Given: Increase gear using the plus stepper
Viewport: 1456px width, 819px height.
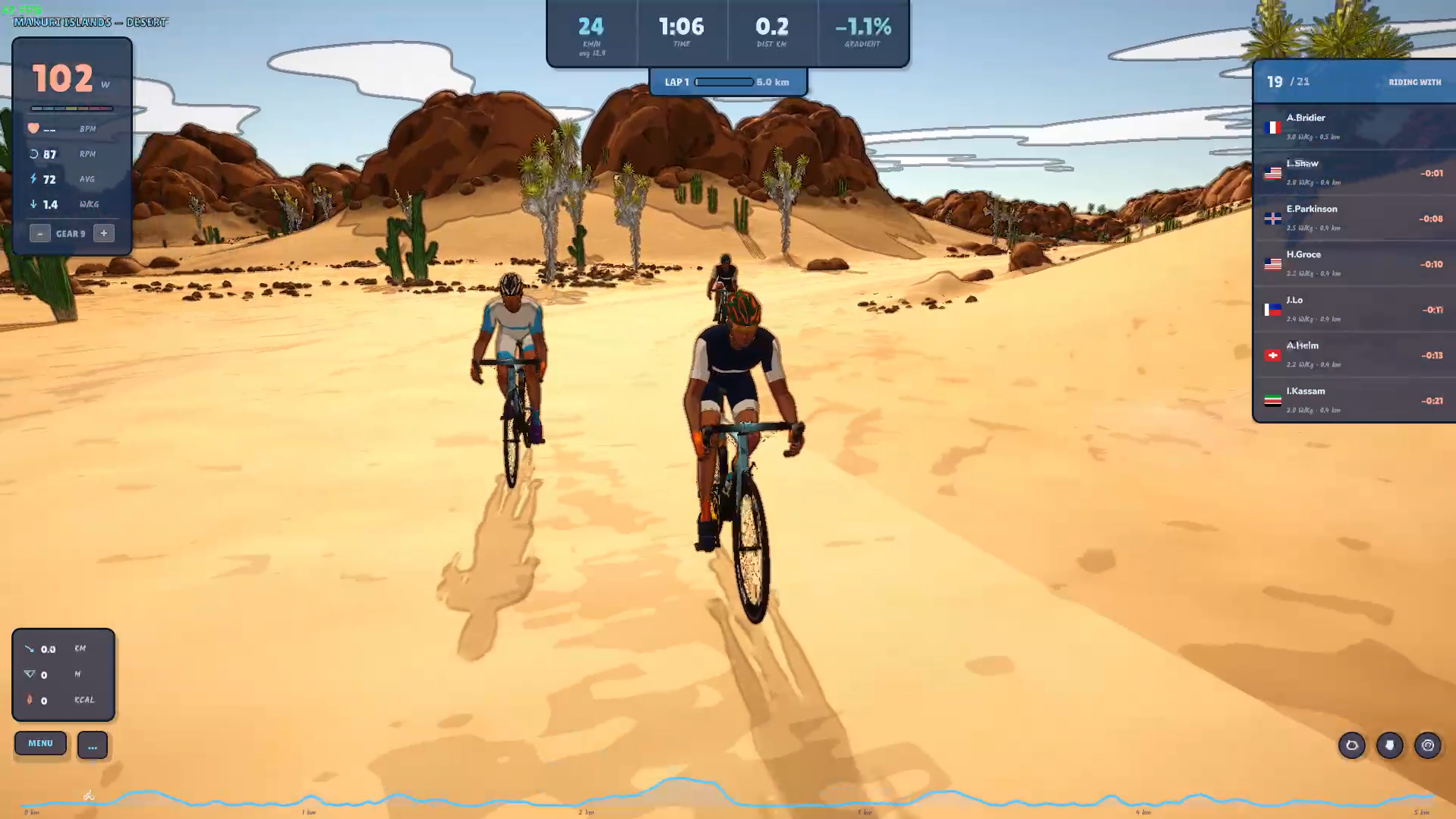Looking at the screenshot, I should [x=103, y=233].
